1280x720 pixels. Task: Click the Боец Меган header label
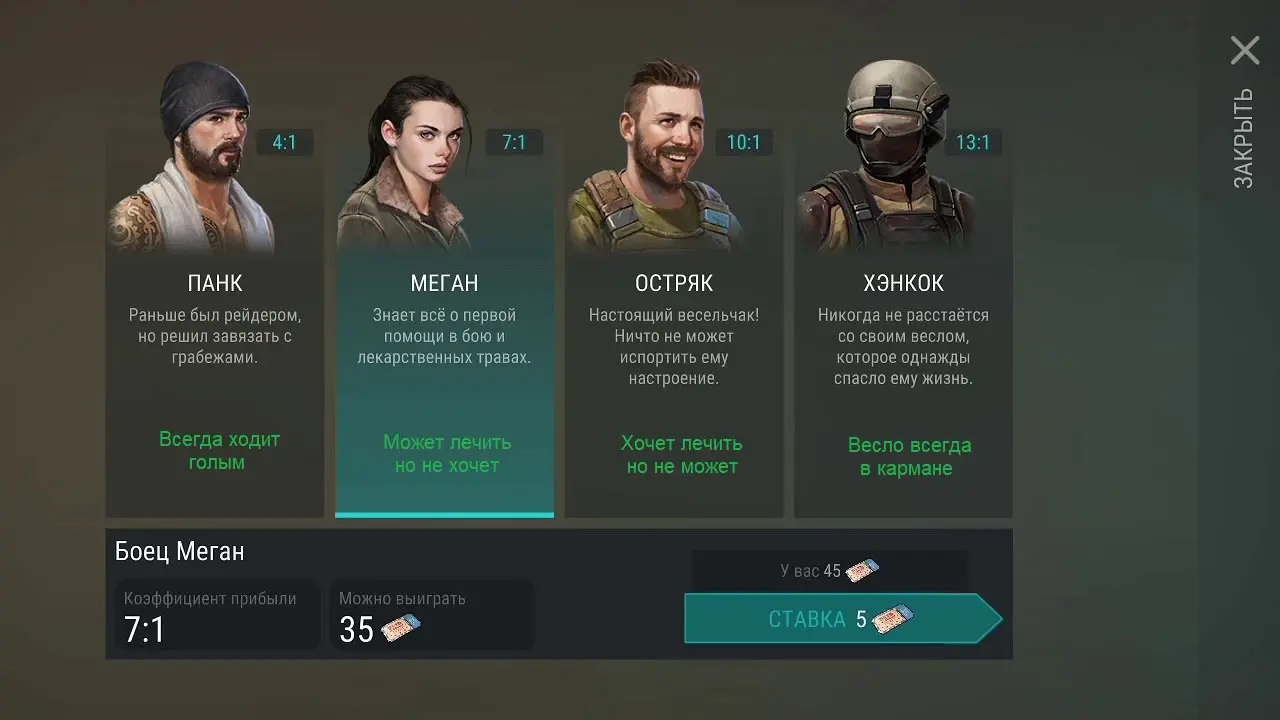178,551
